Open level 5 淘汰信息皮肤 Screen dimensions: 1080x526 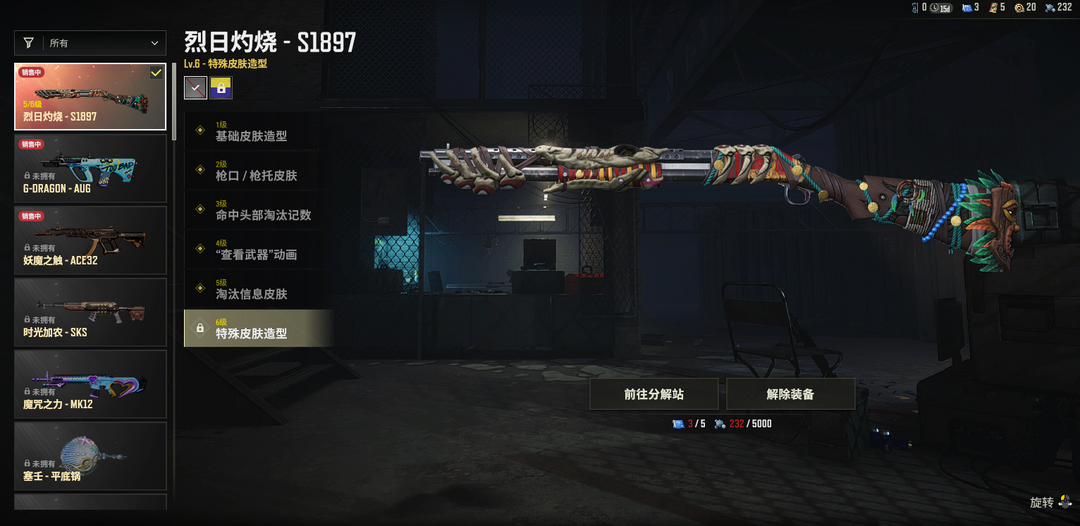[x=258, y=289]
